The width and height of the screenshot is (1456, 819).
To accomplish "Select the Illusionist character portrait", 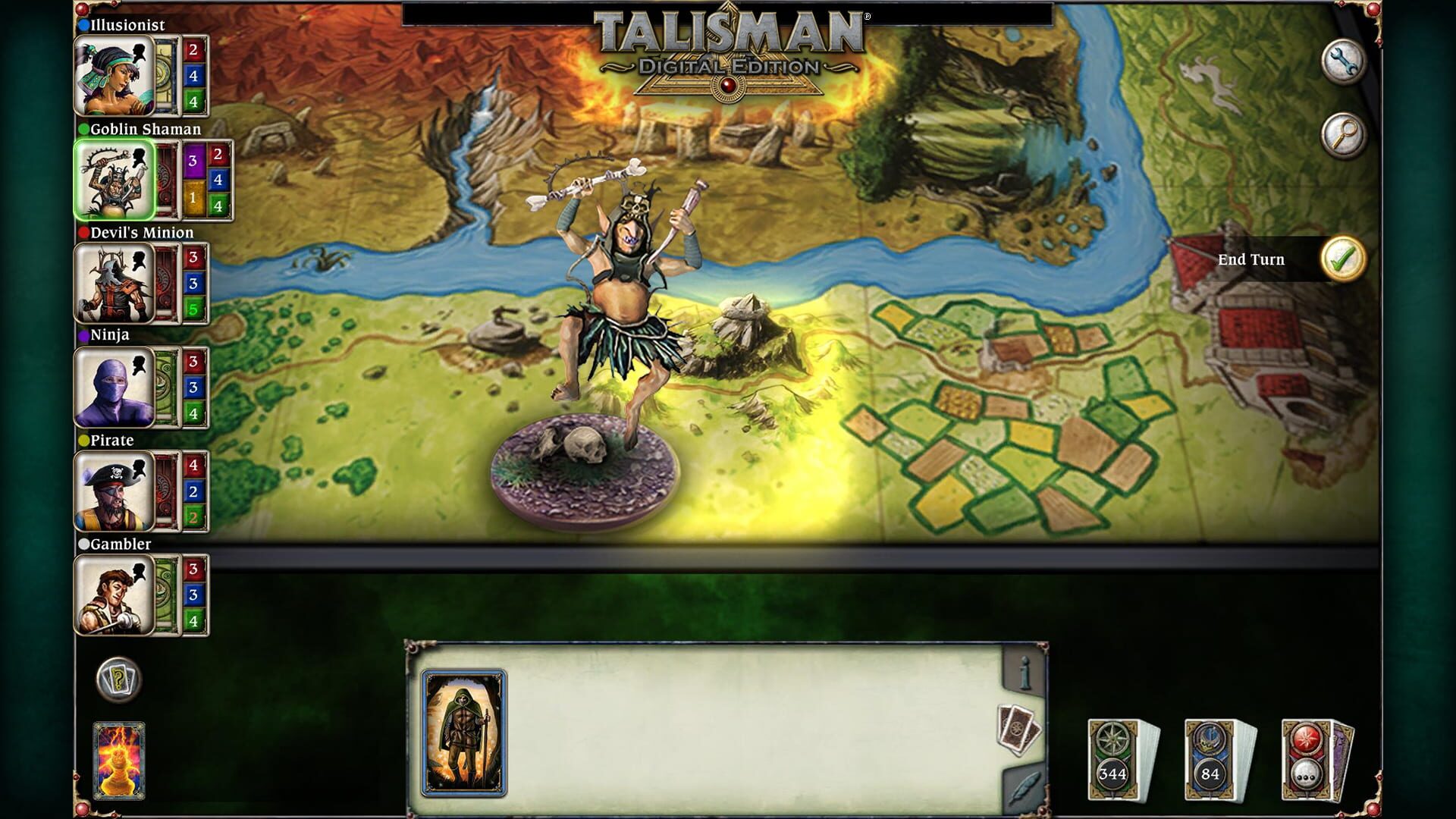I will [x=112, y=74].
